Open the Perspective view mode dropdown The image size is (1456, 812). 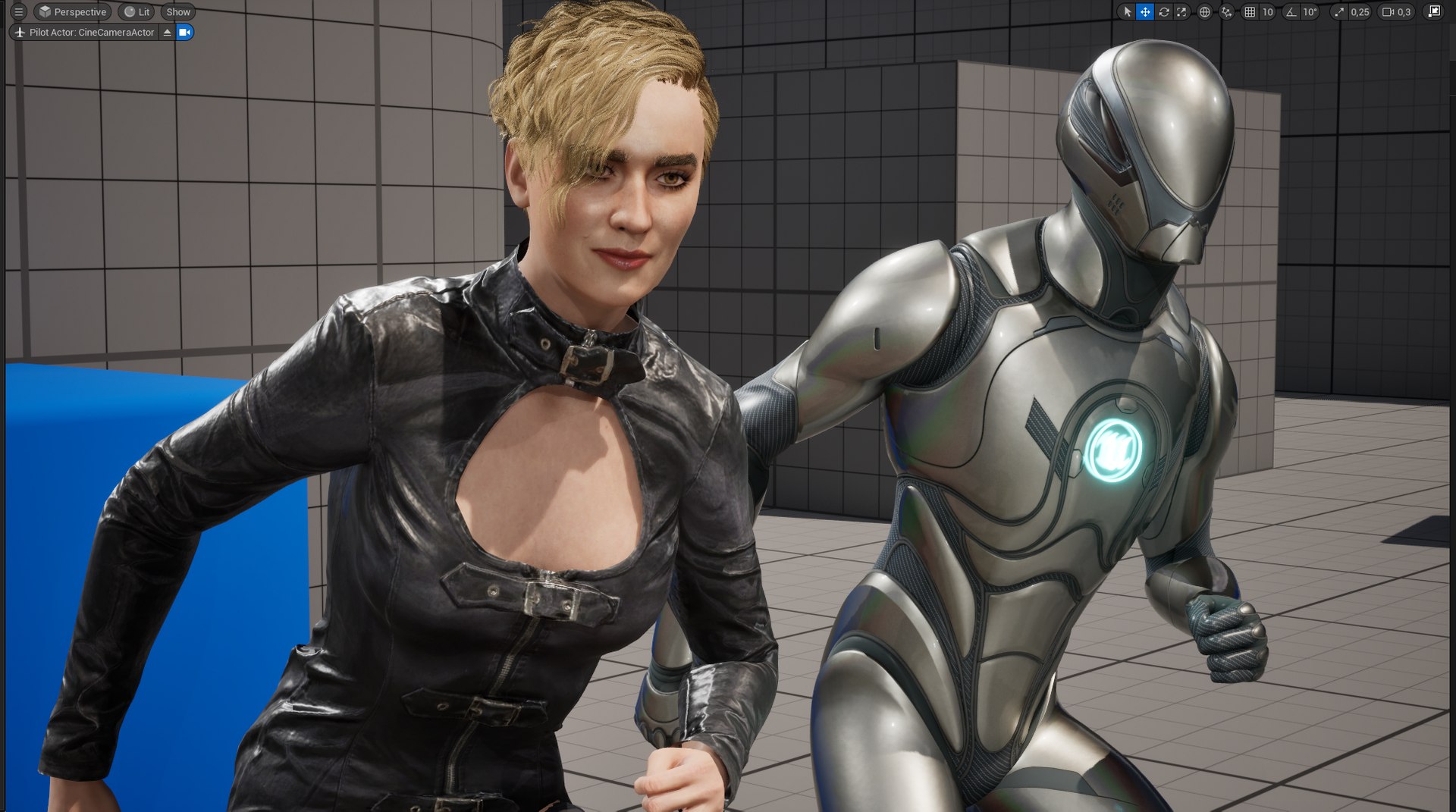tap(74, 12)
